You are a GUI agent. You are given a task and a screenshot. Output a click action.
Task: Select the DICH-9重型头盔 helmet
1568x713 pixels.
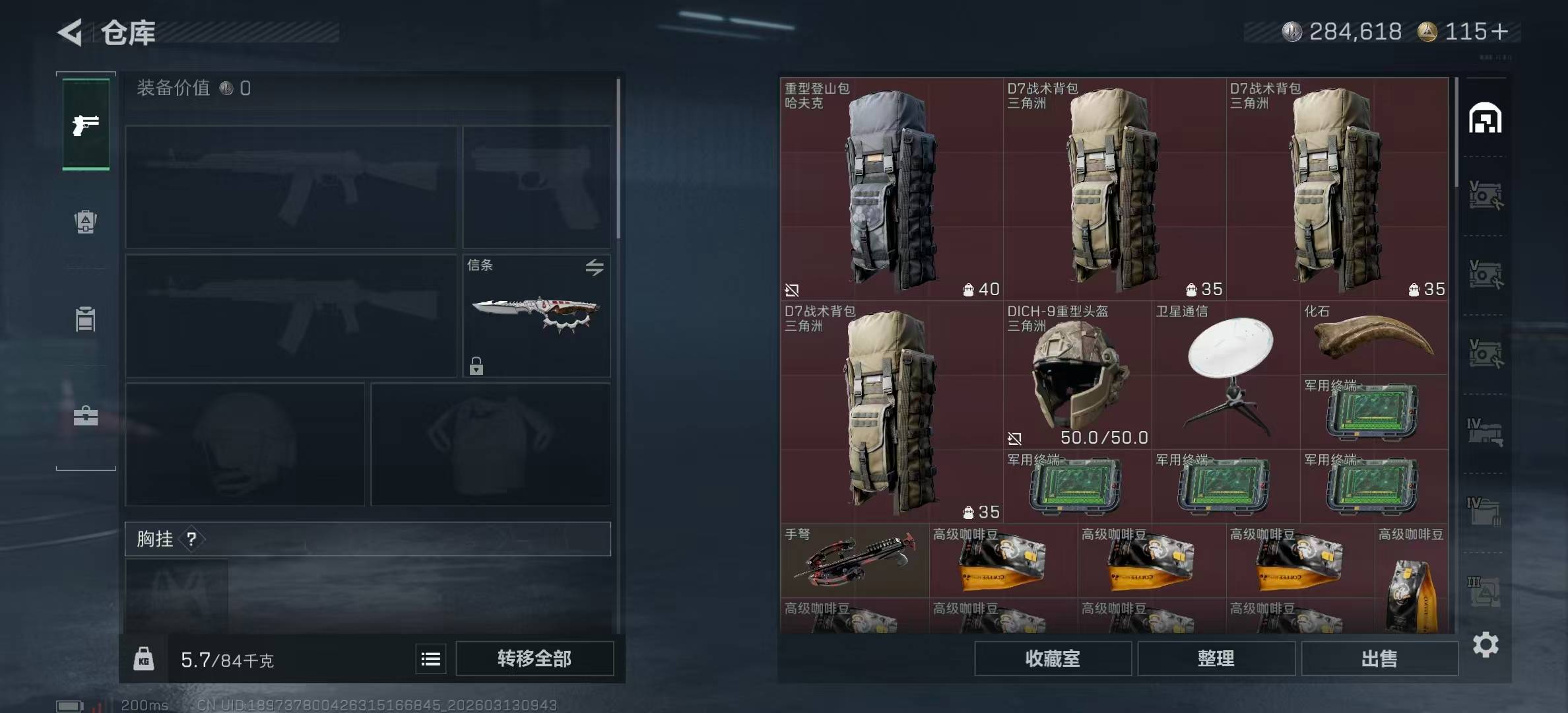pyautogui.click(x=1078, y=374)
